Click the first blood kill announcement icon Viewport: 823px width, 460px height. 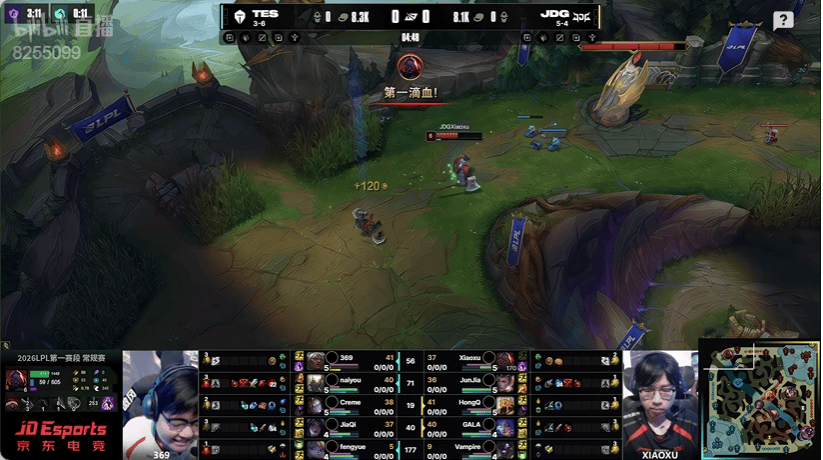409,68
